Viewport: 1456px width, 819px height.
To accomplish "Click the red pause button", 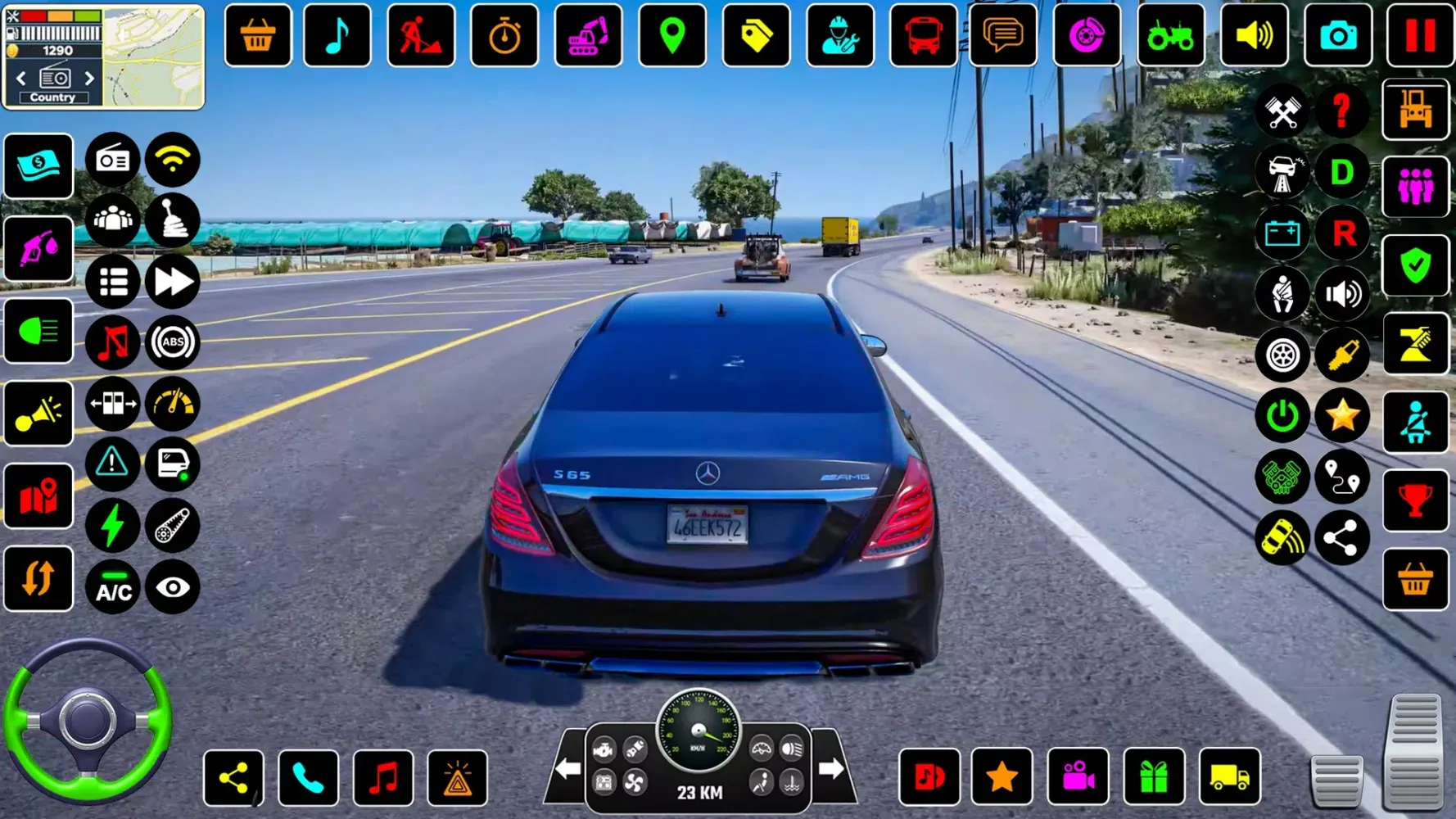I will point(1419,36).
